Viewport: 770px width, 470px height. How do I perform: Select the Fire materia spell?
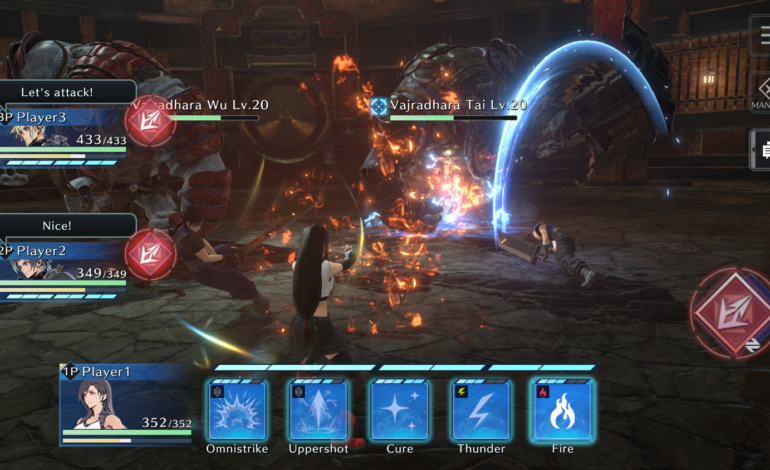click(x=562, y=410)
